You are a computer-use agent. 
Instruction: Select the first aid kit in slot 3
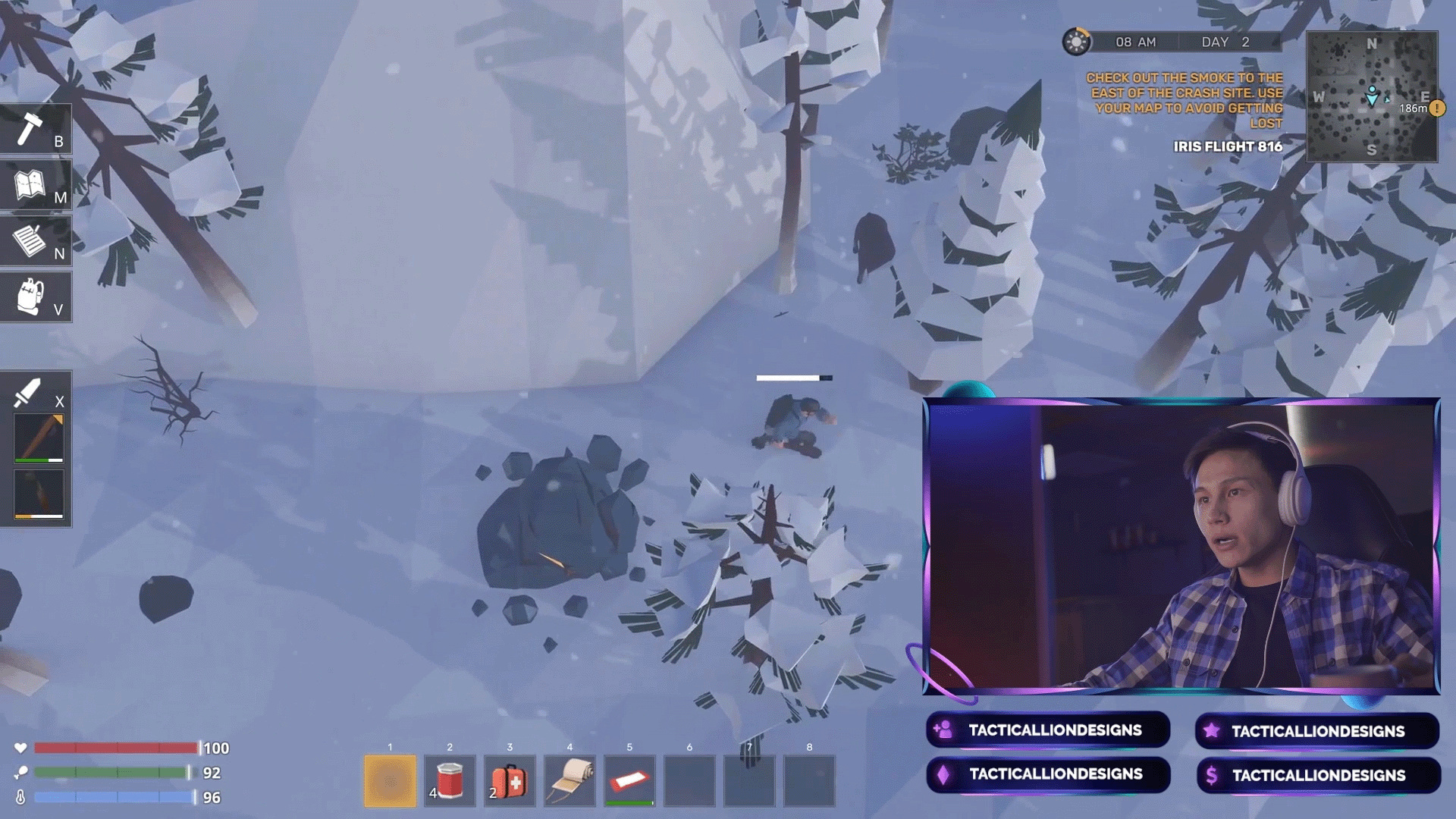click(510, 781)
